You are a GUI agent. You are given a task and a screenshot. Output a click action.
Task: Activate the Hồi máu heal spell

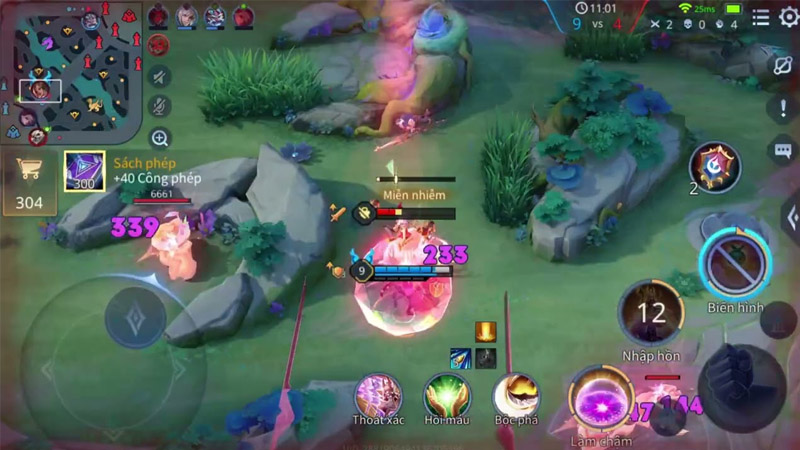point(446,396)
